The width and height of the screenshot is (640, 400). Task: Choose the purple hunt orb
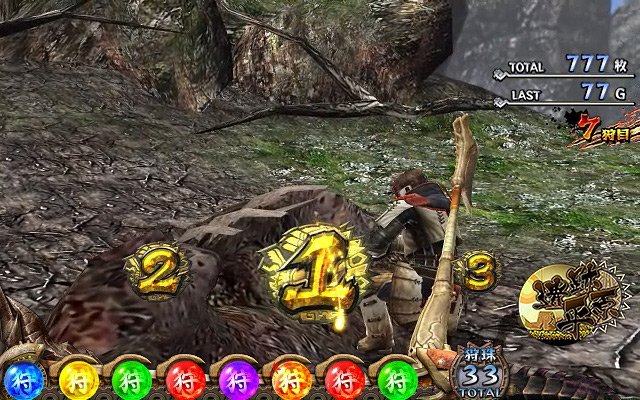pos(238,380)
